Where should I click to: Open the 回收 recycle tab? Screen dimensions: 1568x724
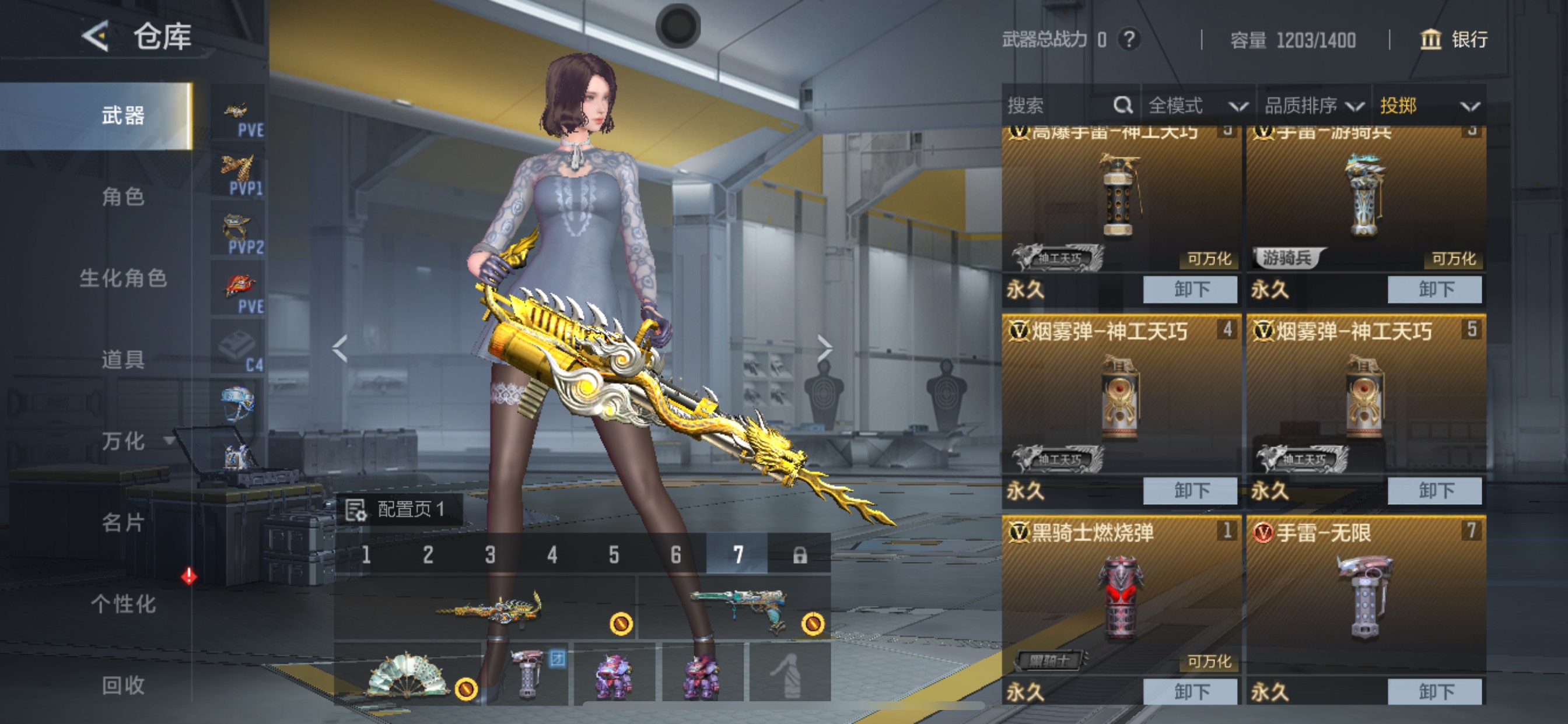(x=123, y=685)
